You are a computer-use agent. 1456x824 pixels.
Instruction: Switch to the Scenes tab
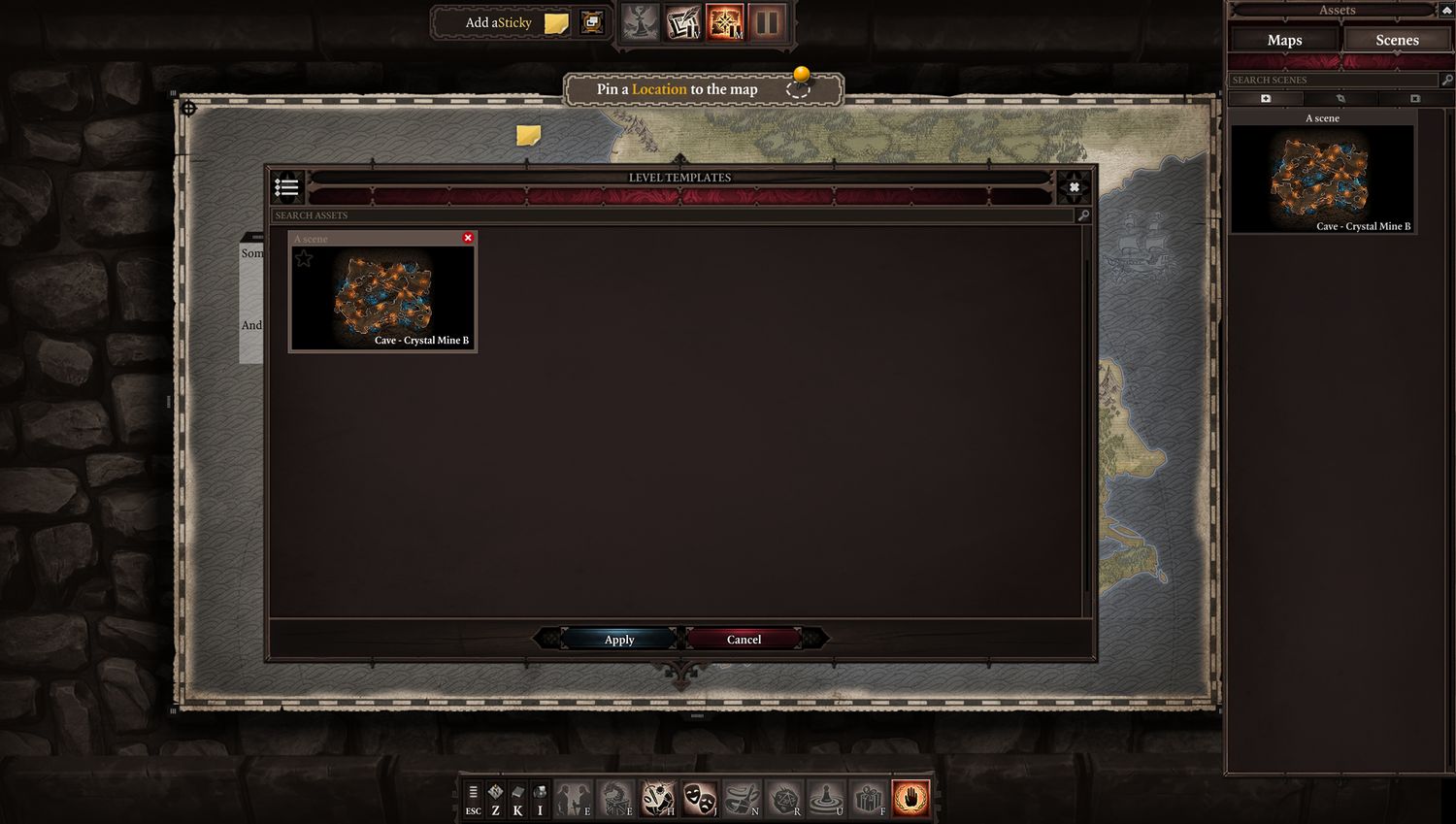click(1397, 40)
